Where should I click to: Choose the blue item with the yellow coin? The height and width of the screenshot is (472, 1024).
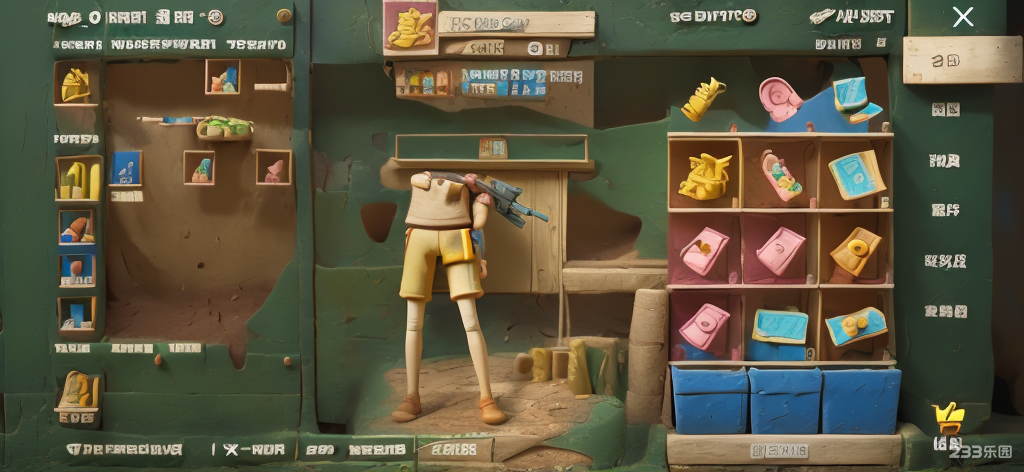click(x=856, y=325)
